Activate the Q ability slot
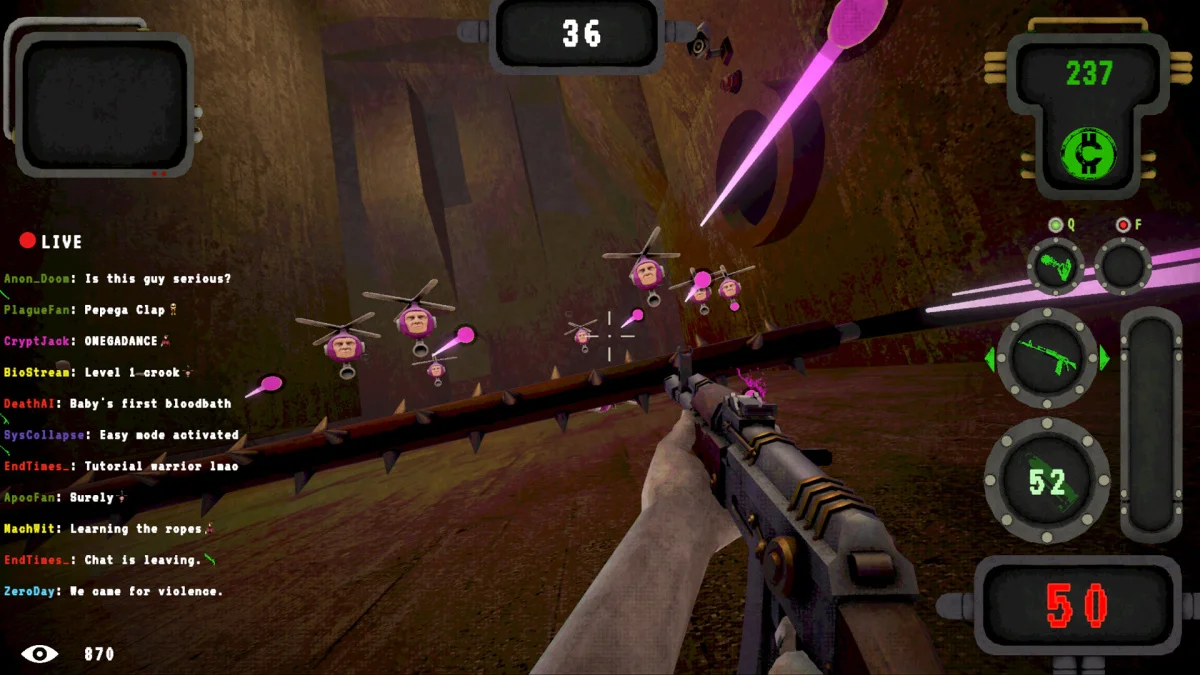 (1055, 265)
